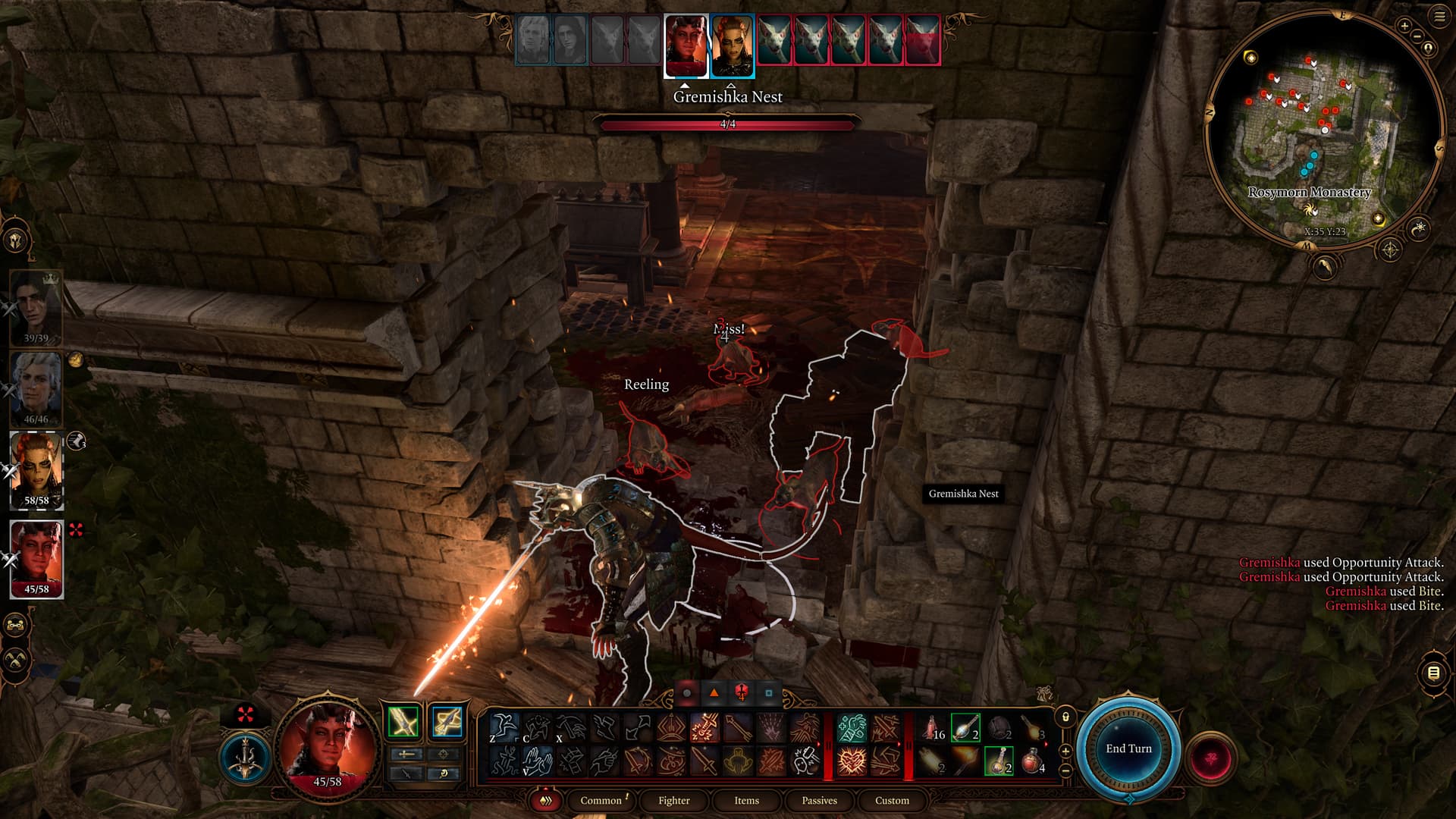Open the Items hotbar tab

(746, 800)
